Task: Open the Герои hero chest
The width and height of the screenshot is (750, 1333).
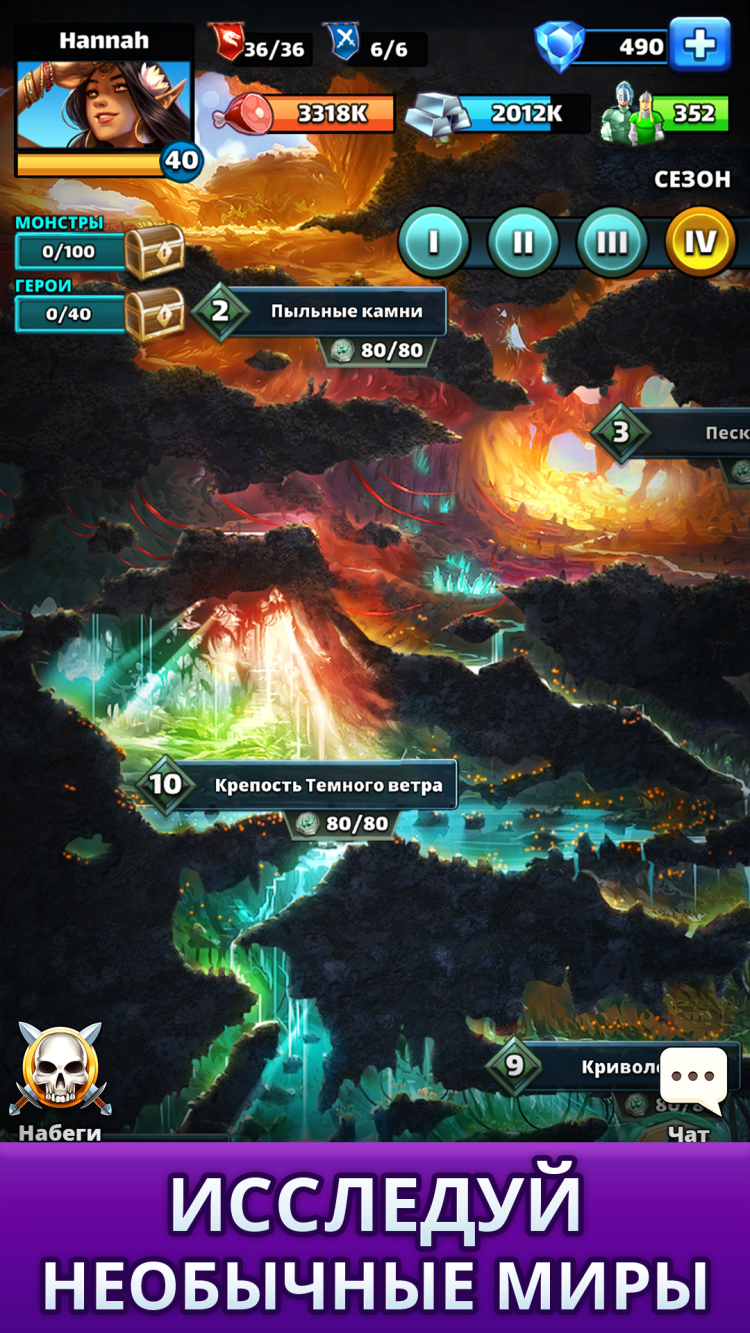Action: coord(154,313)
